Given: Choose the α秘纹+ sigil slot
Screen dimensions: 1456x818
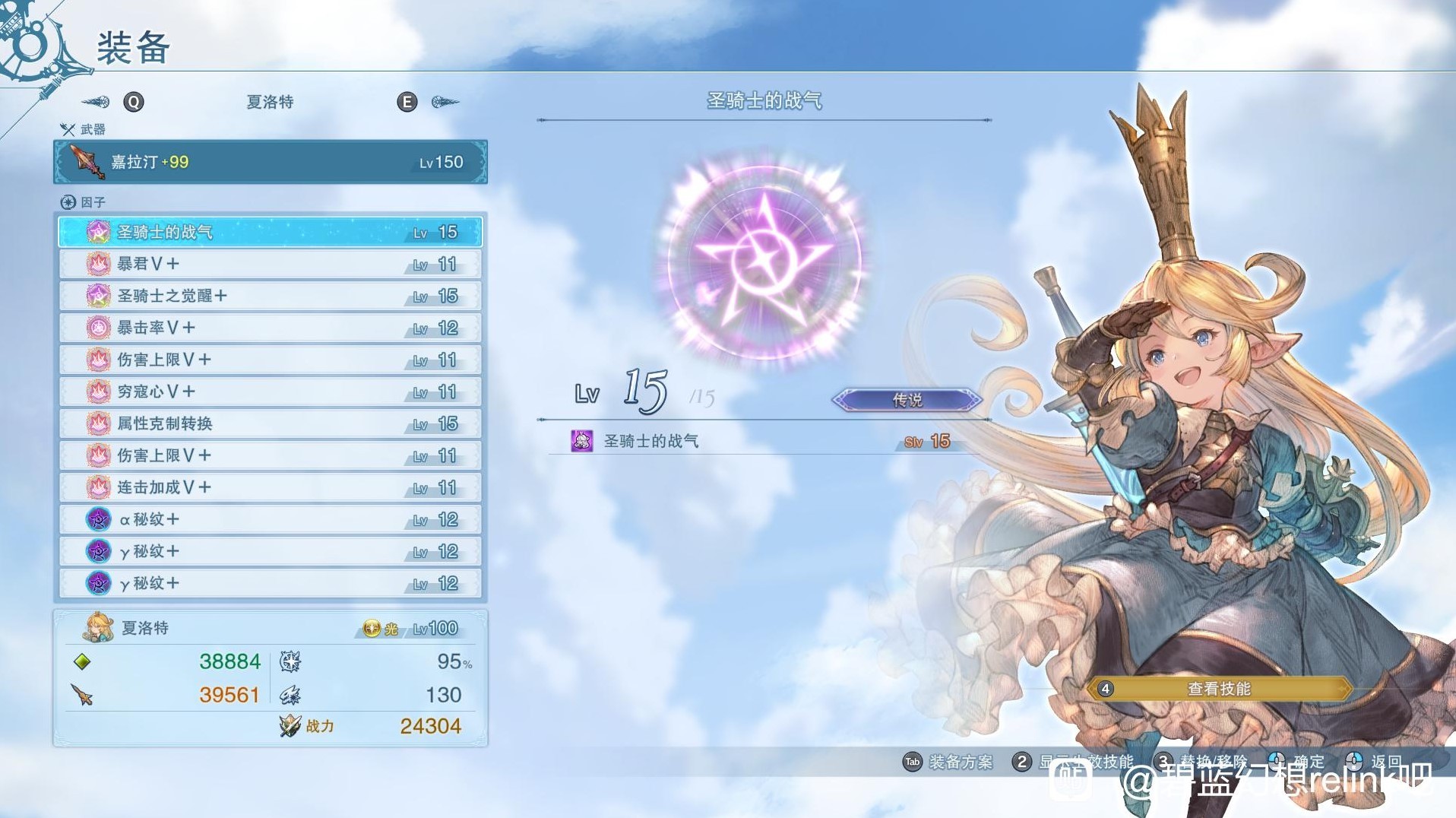Looking at the screenshot, I should pyautogui.click(x=270, y=519).
